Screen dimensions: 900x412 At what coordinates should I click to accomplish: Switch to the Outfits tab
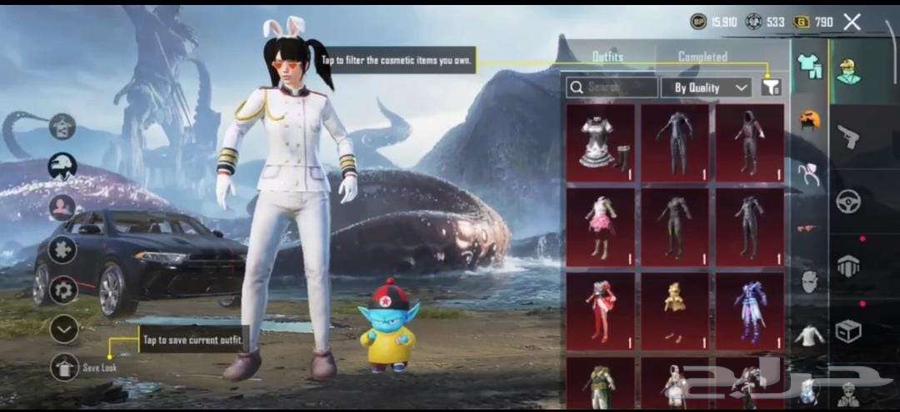pos(608,57)
